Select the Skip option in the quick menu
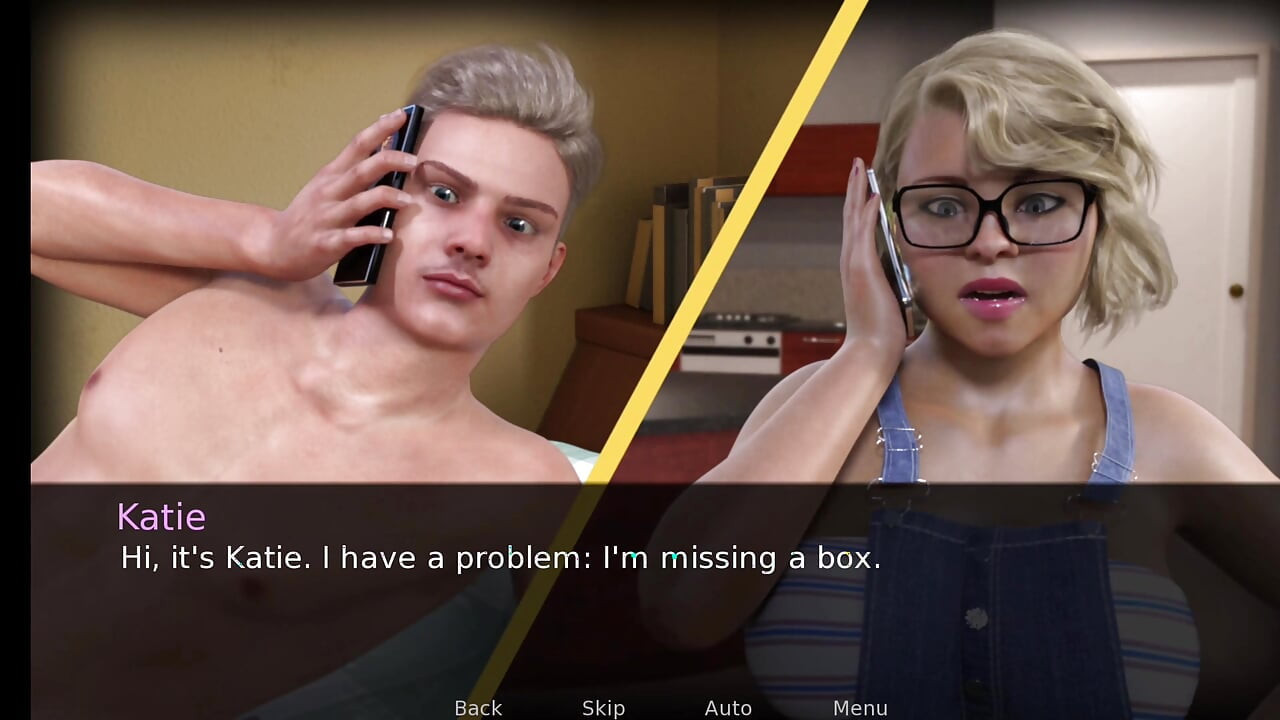This screenshot has height=720, width=1280. (x=602, y=708)
